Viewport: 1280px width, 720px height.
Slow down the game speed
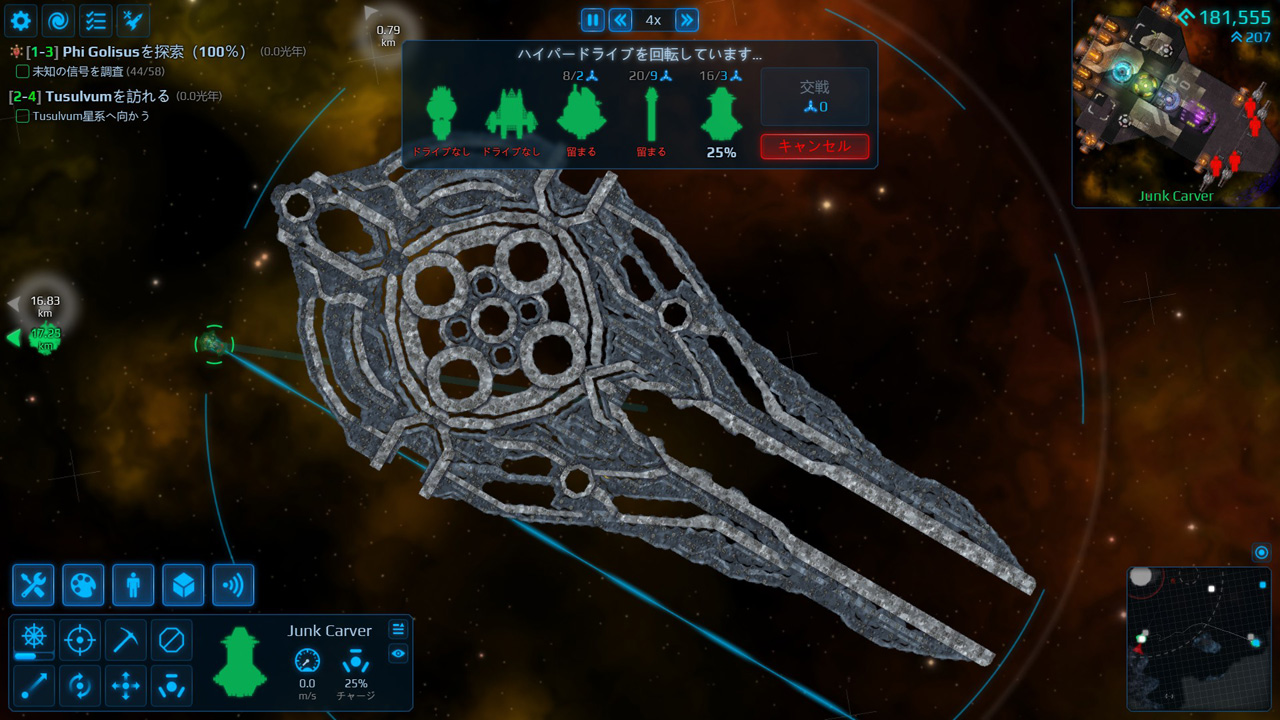click(x=620, y=20)
